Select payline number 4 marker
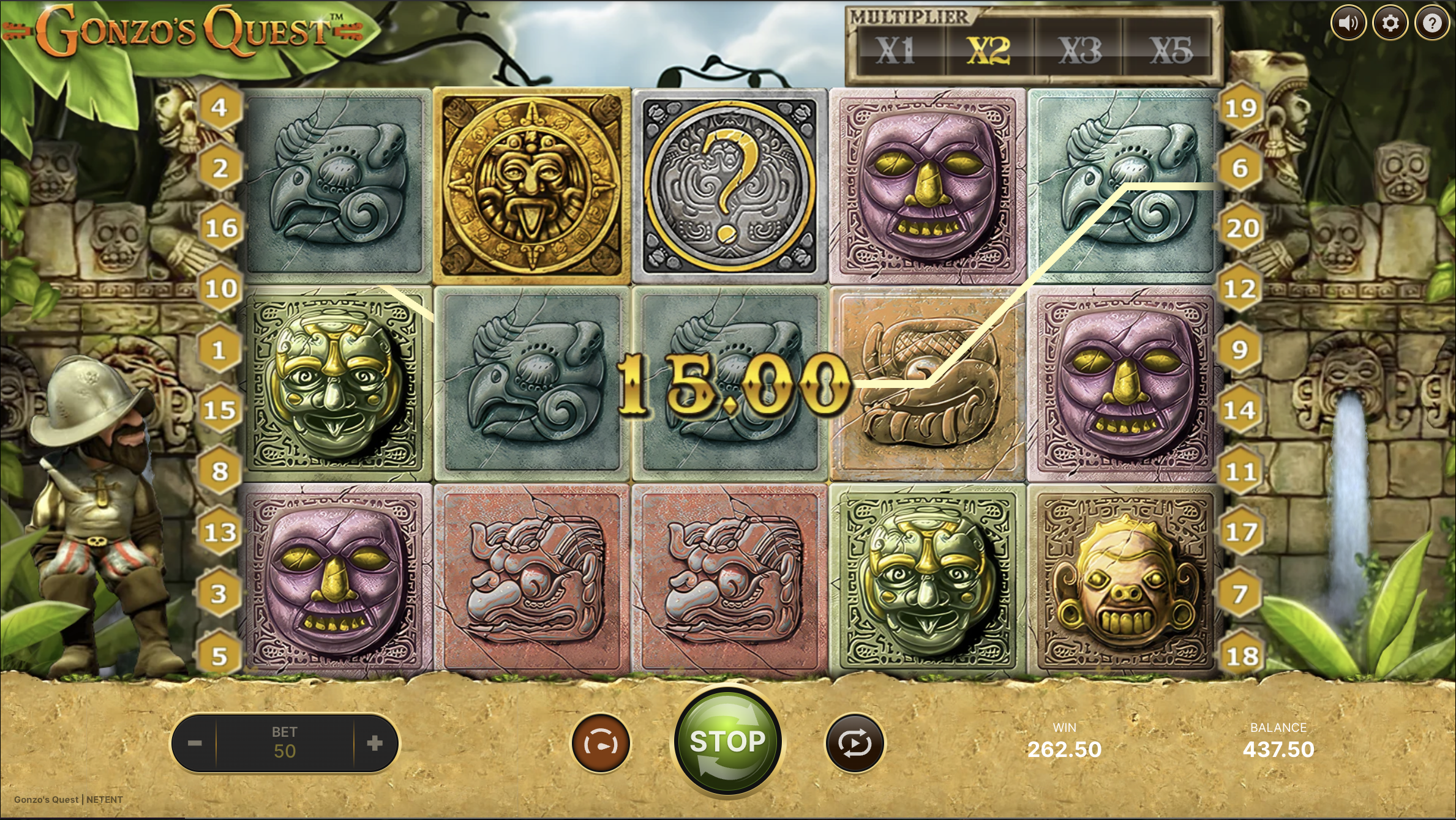This screenshot has width=1456, height=820. tap(219, 108)
